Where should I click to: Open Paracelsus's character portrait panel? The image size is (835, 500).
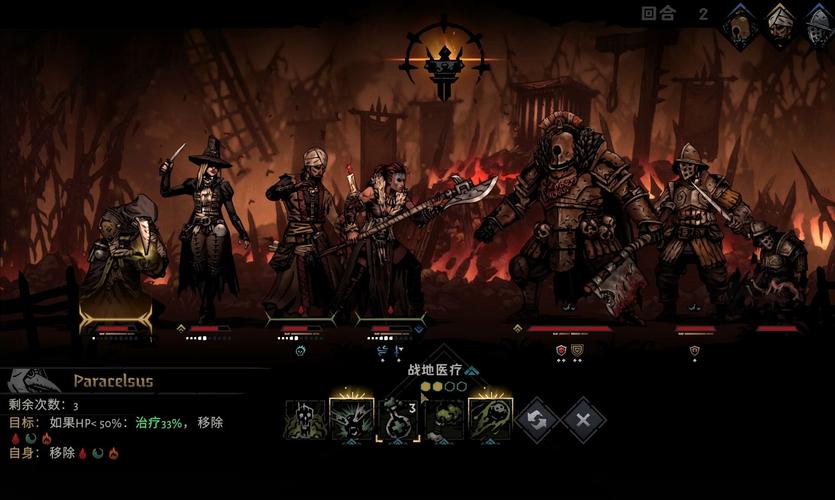pyautogui.click(x=28, y=381)
